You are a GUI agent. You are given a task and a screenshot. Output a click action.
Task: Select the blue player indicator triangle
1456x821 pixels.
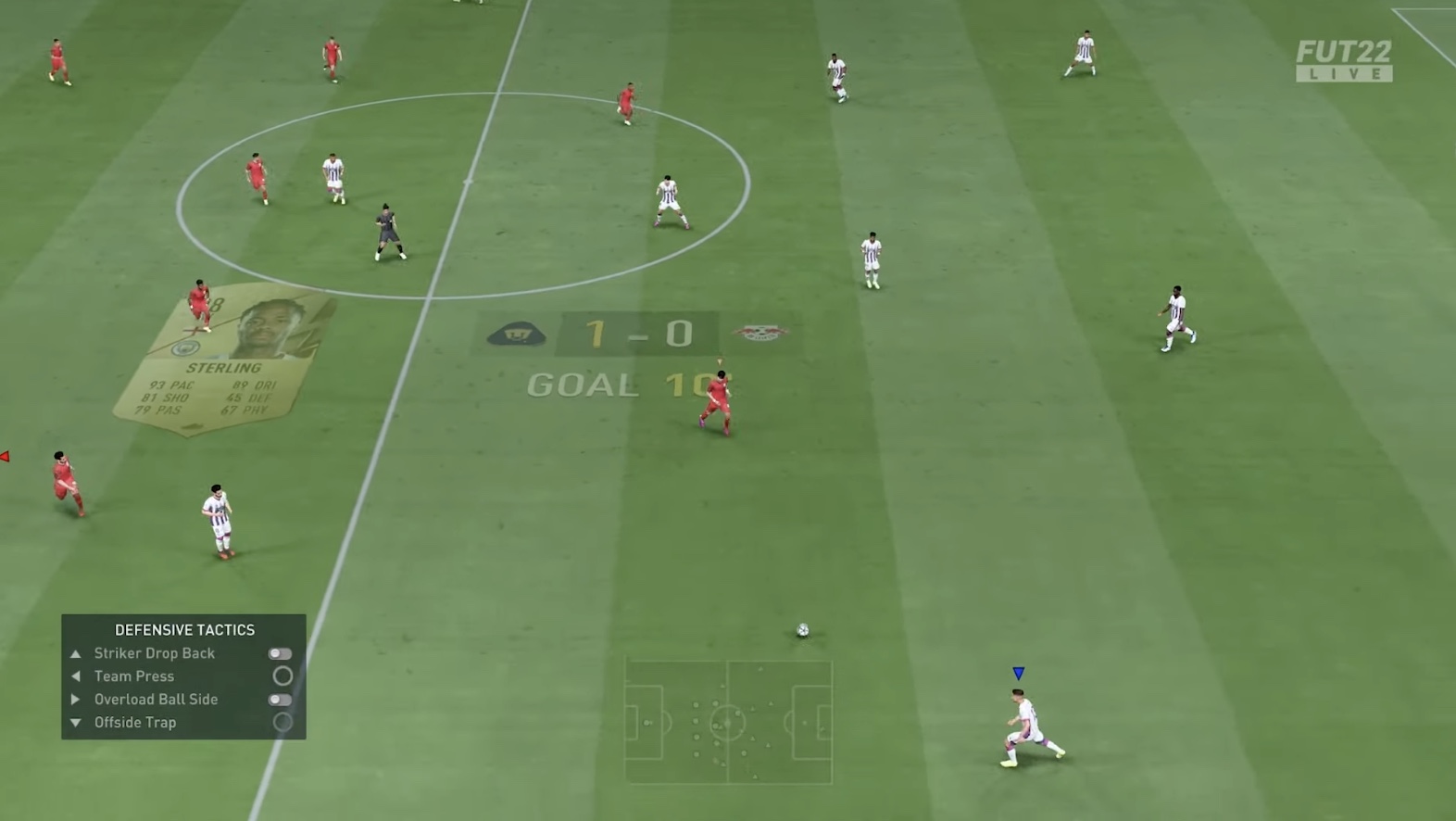[1019, 674]
